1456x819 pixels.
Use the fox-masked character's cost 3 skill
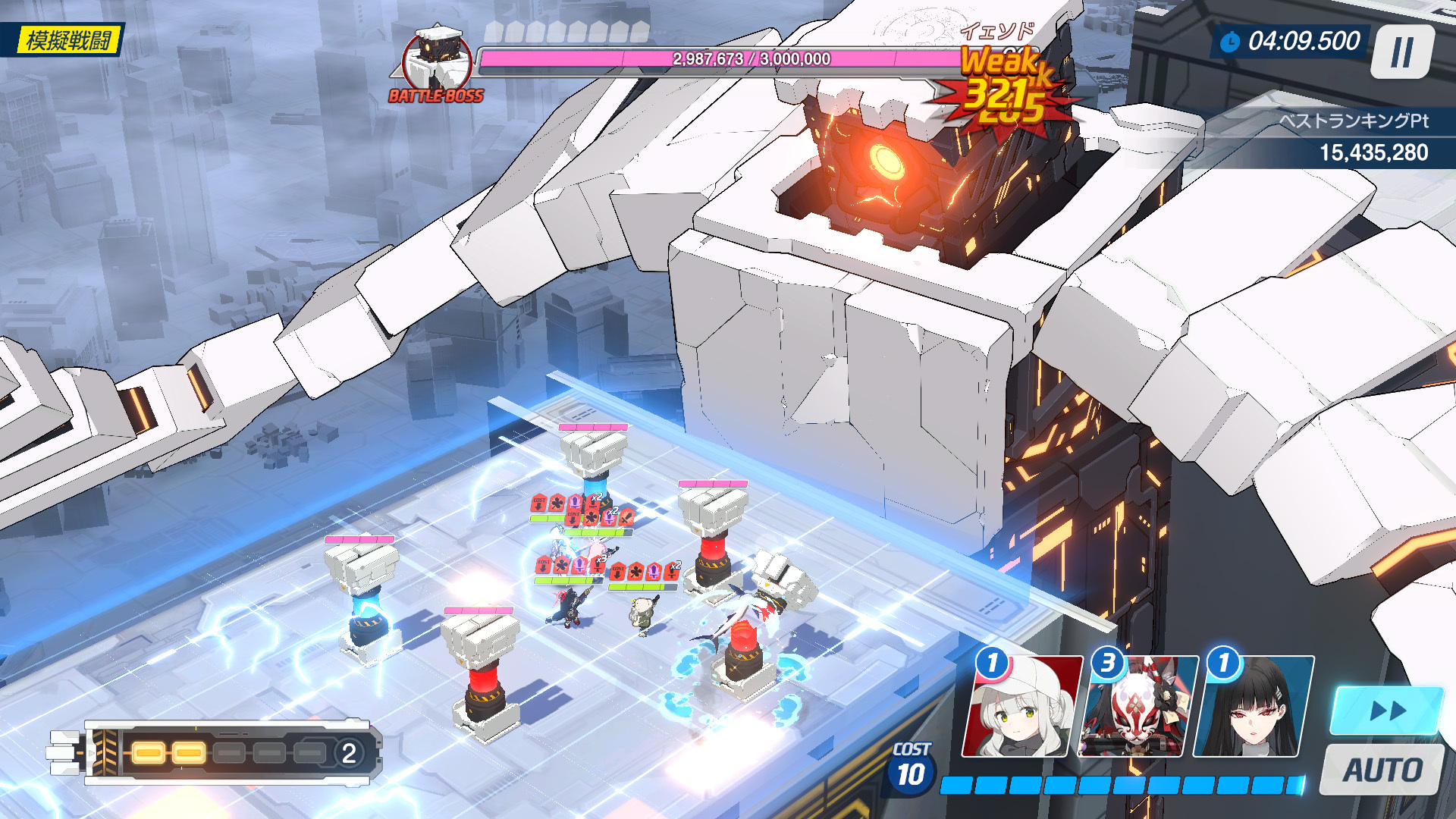click(1138, 708)
